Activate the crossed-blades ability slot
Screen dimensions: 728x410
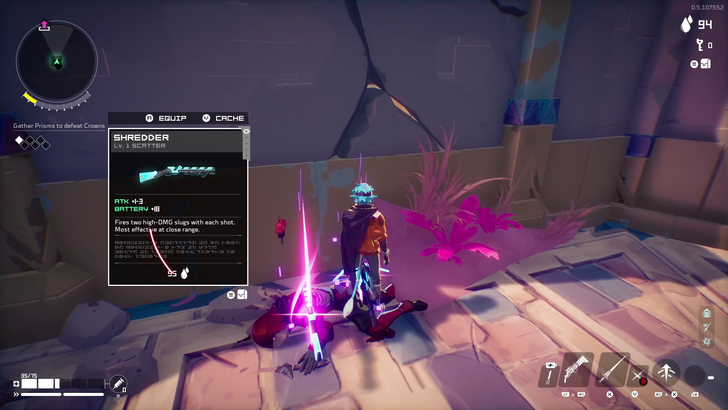pyautogui.click(x=640, y=377)
